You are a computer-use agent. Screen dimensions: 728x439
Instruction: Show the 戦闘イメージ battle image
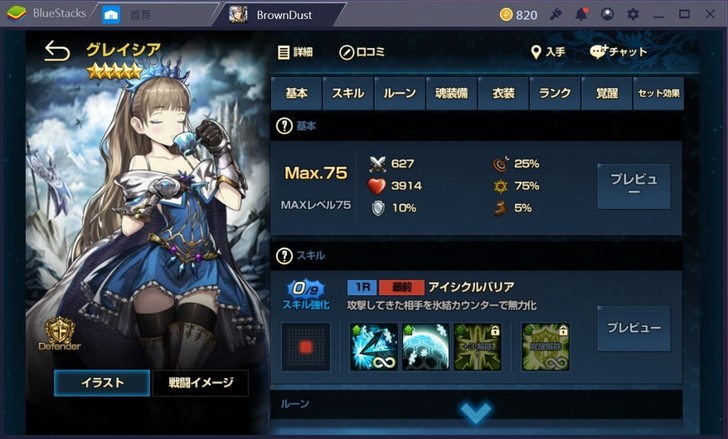pos(200,382)
